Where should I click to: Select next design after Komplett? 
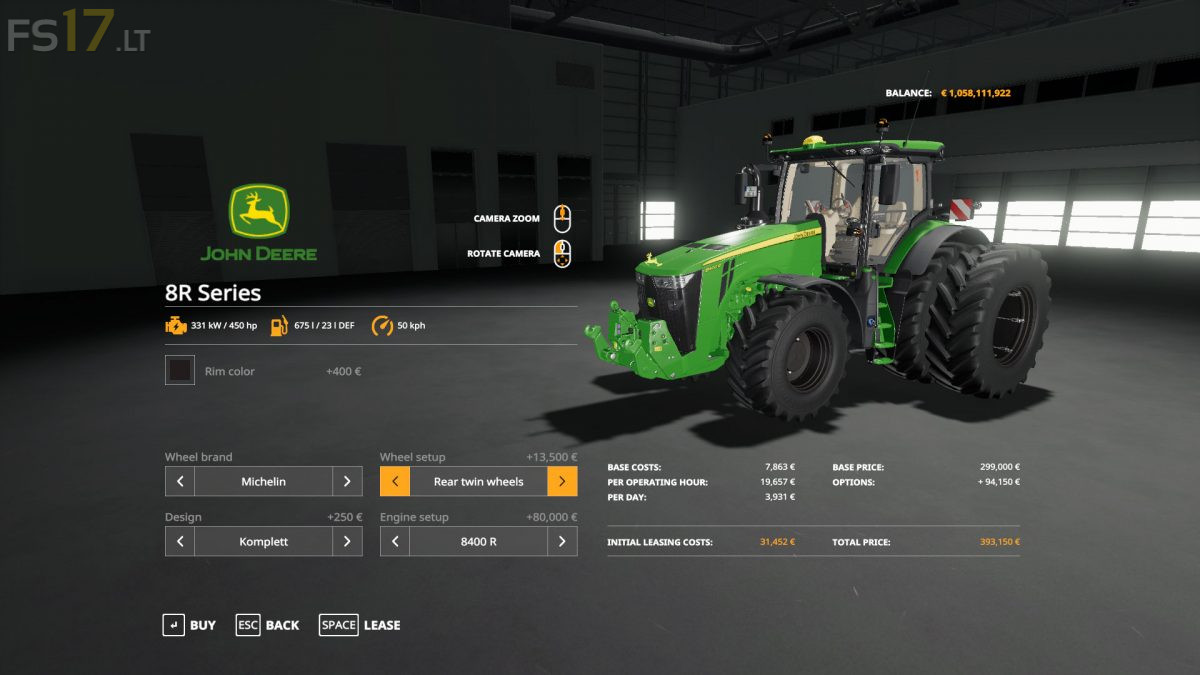(x=347, y=541)
